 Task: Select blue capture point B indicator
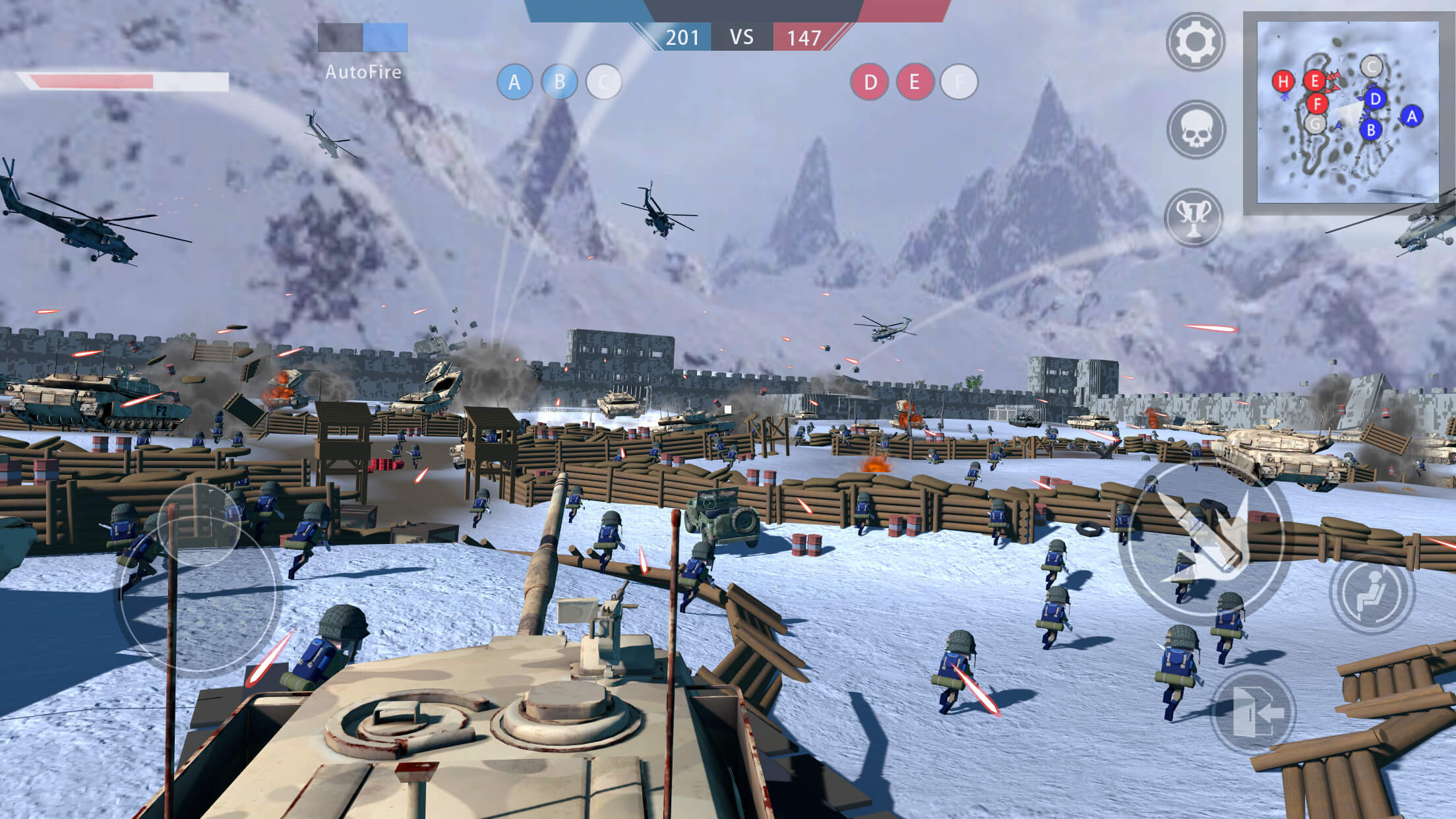point(559,82)
